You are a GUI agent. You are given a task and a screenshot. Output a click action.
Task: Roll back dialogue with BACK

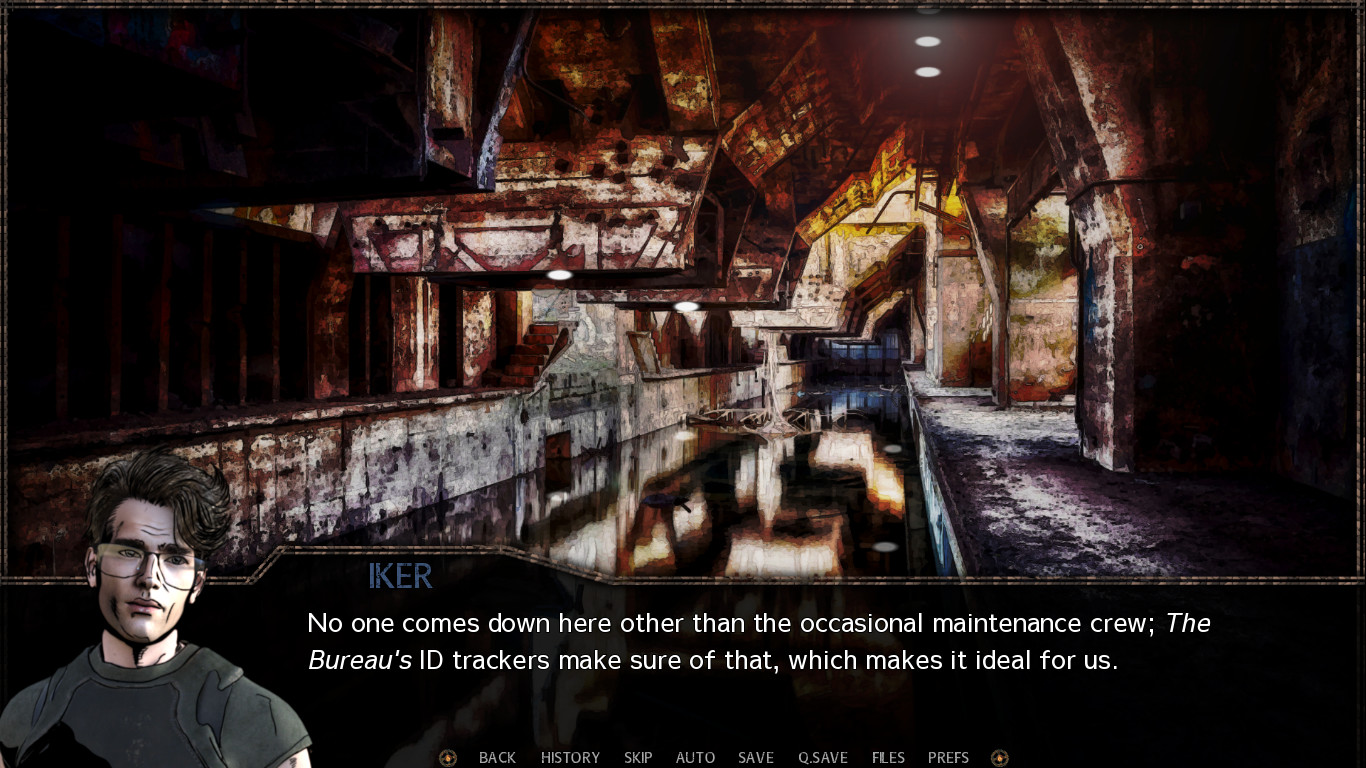coord(497,757)
